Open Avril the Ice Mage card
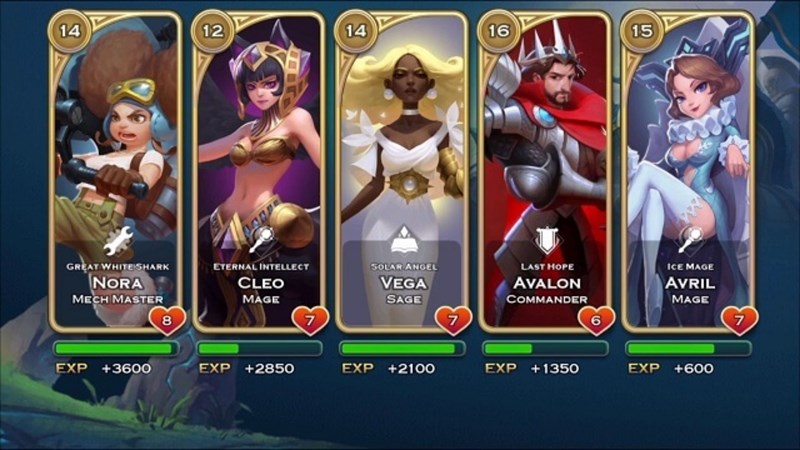This screenshot has width=800, height=450. pyautogui.click(x=687, y=170)
